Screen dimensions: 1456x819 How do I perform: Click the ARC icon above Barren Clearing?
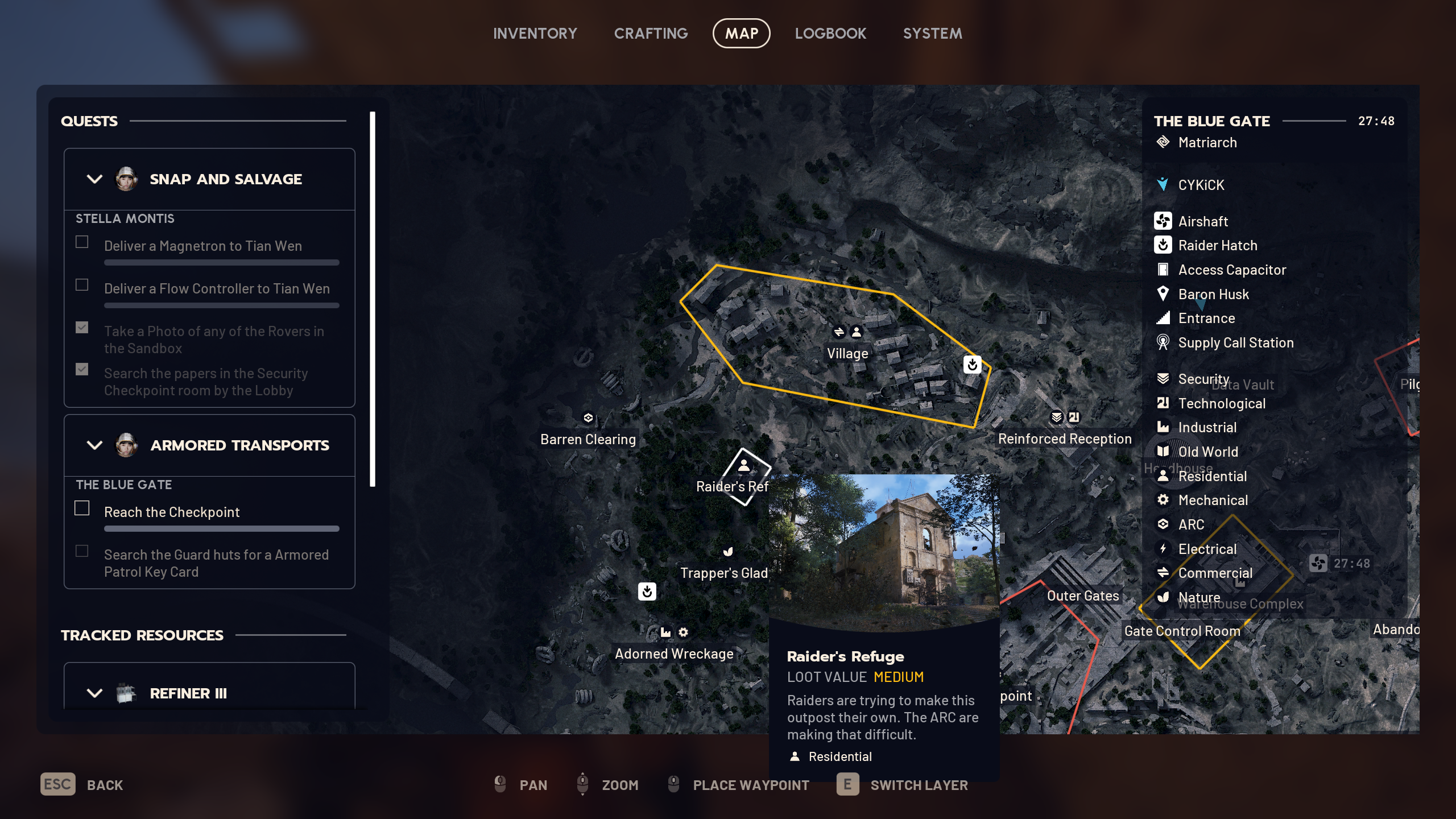(589, 417)
